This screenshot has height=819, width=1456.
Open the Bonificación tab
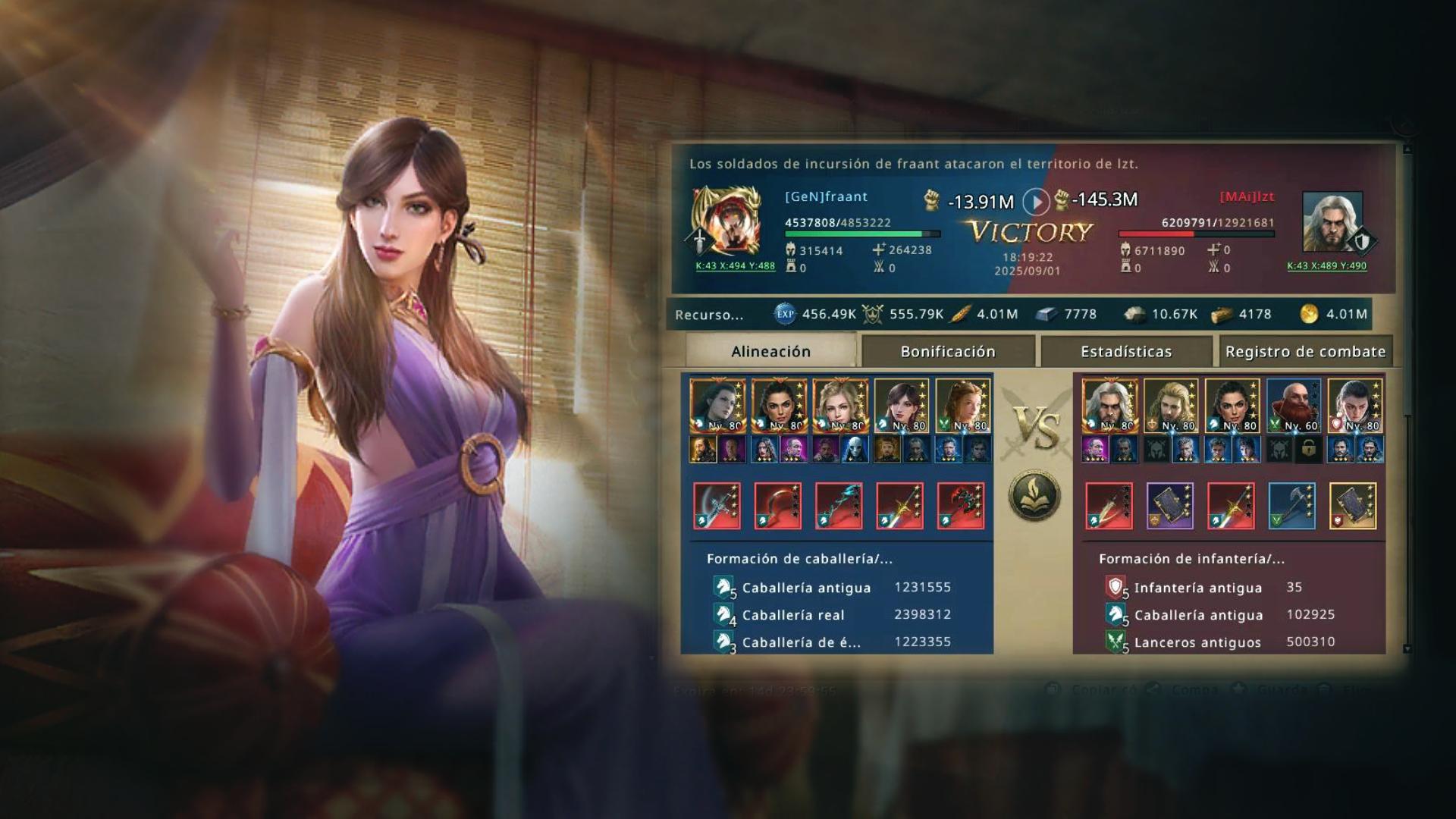(947, 352)
